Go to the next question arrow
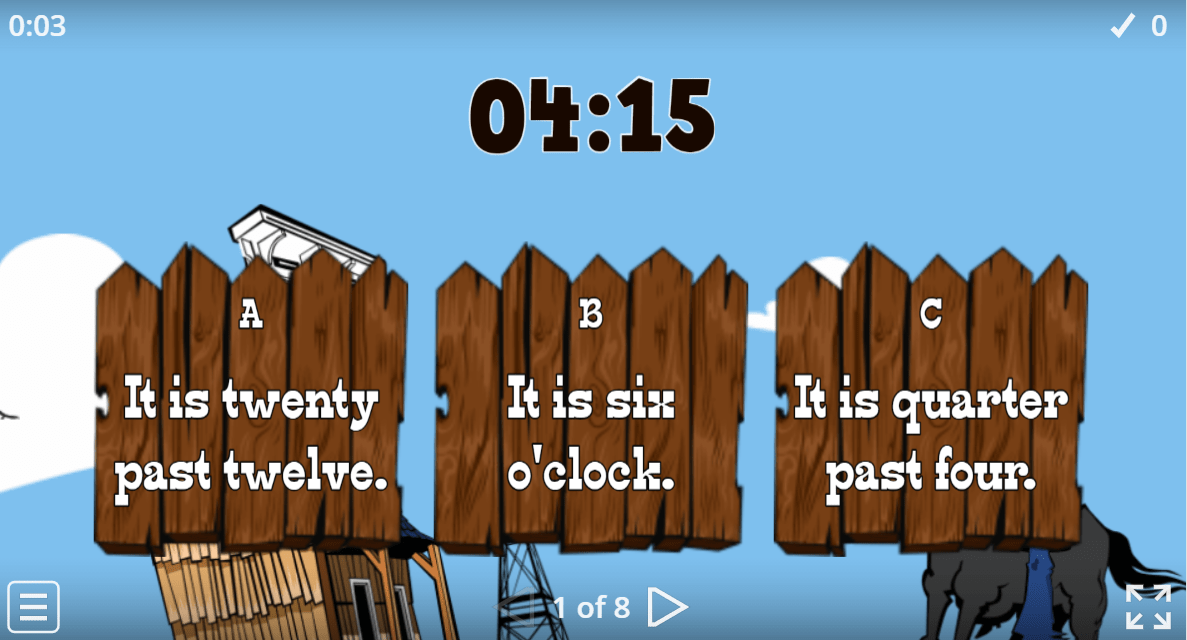The height and width of the screenshot is (640, 1187). [667, 606]
